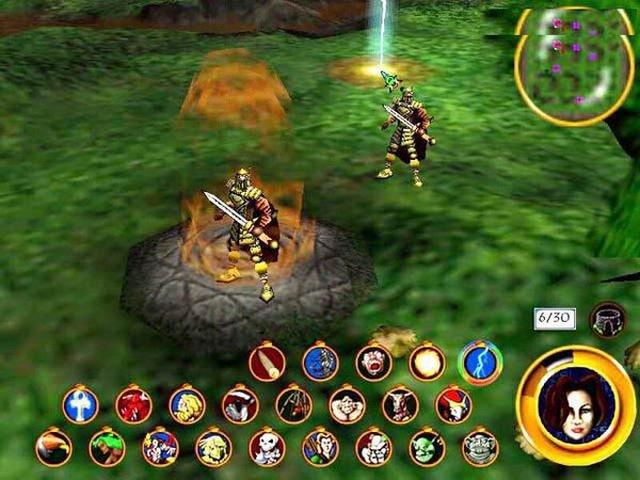Pick the horned minotaur icon

400,405
